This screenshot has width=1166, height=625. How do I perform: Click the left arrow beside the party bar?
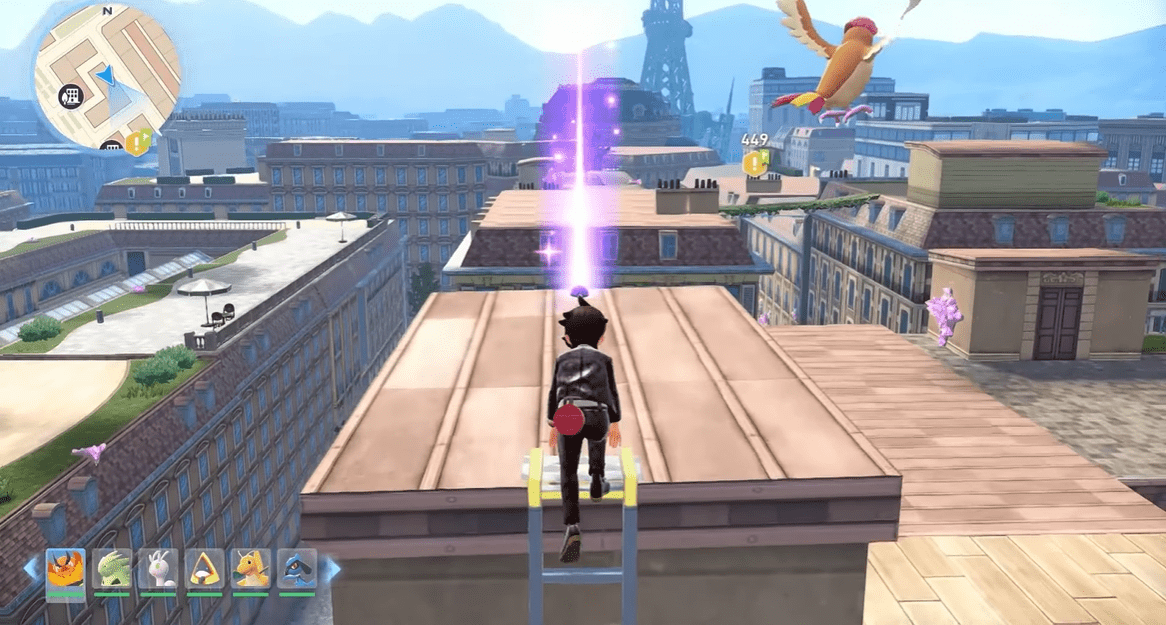pyautogui.click(x=32, y=569)
